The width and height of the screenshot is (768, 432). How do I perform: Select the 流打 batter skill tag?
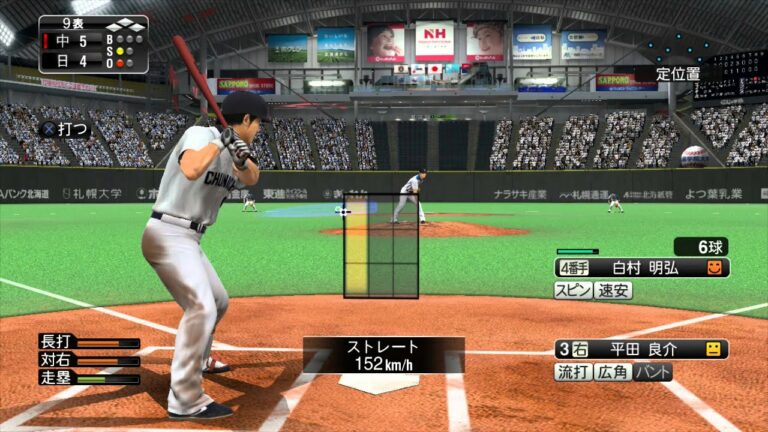[x=573, y=372]
